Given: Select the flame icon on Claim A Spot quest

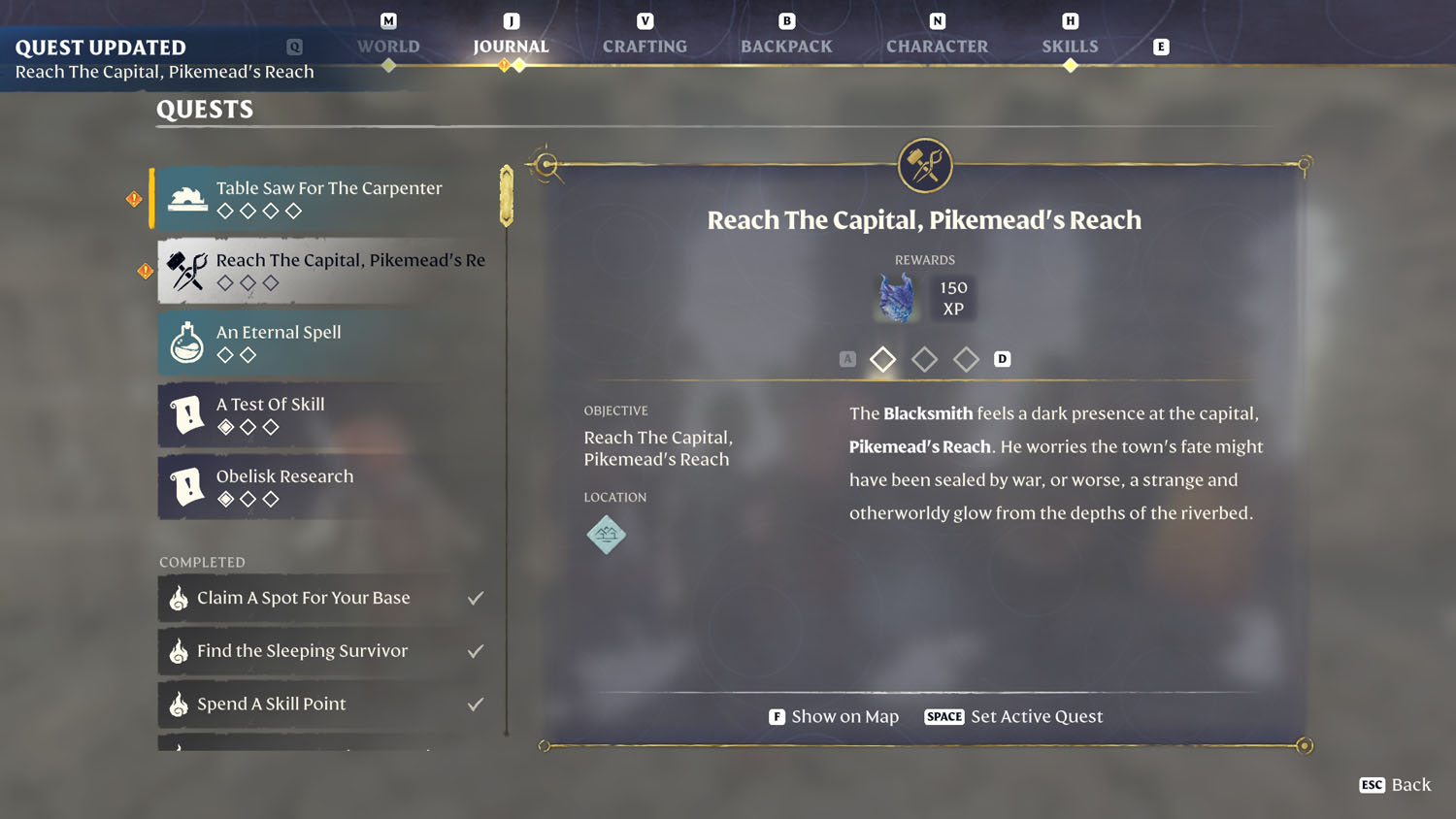Looking at the screenshot, I should [178, 598].
